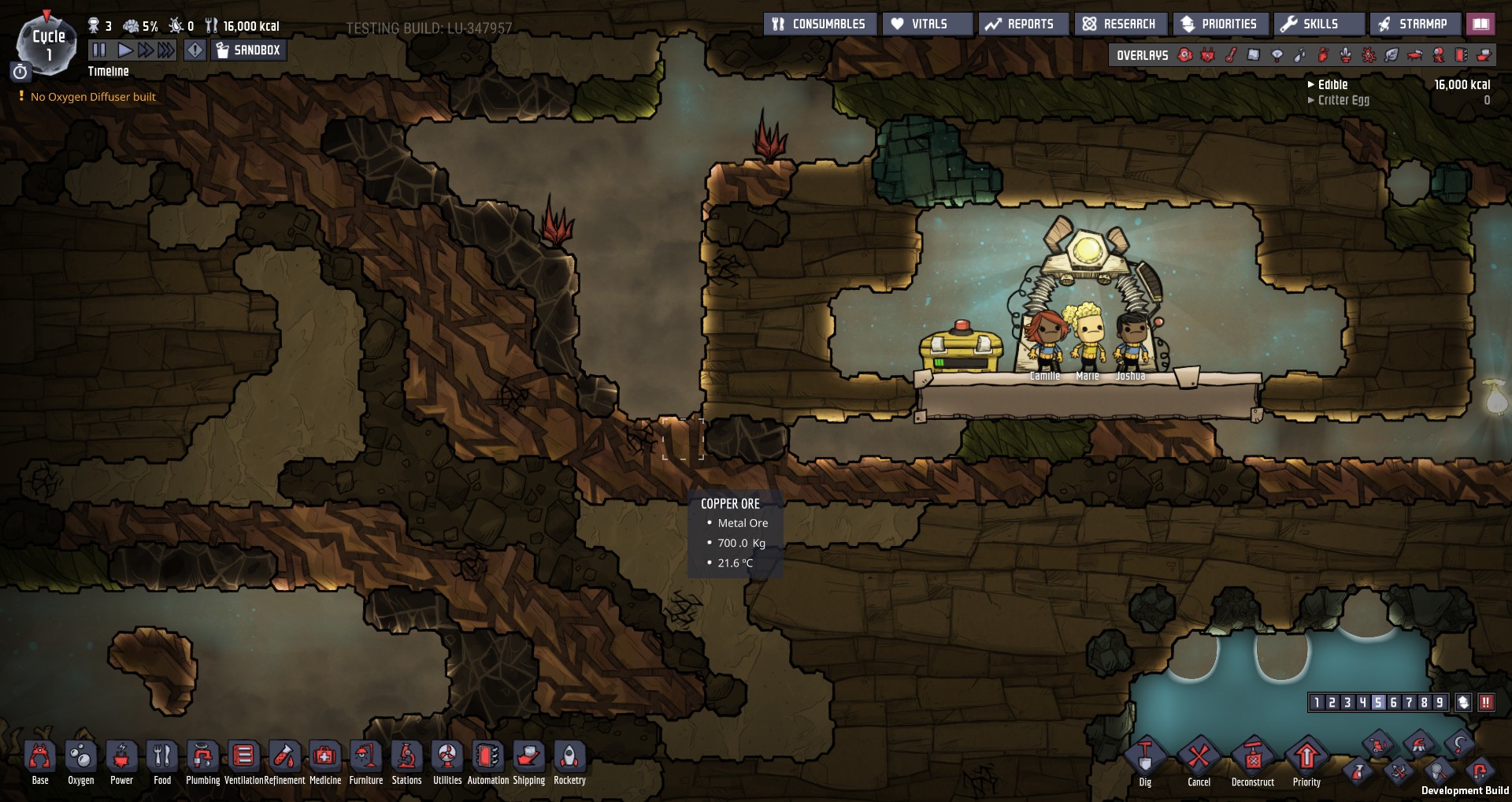
Task: Choose the Deconstruct tool
Action: 1252,758
